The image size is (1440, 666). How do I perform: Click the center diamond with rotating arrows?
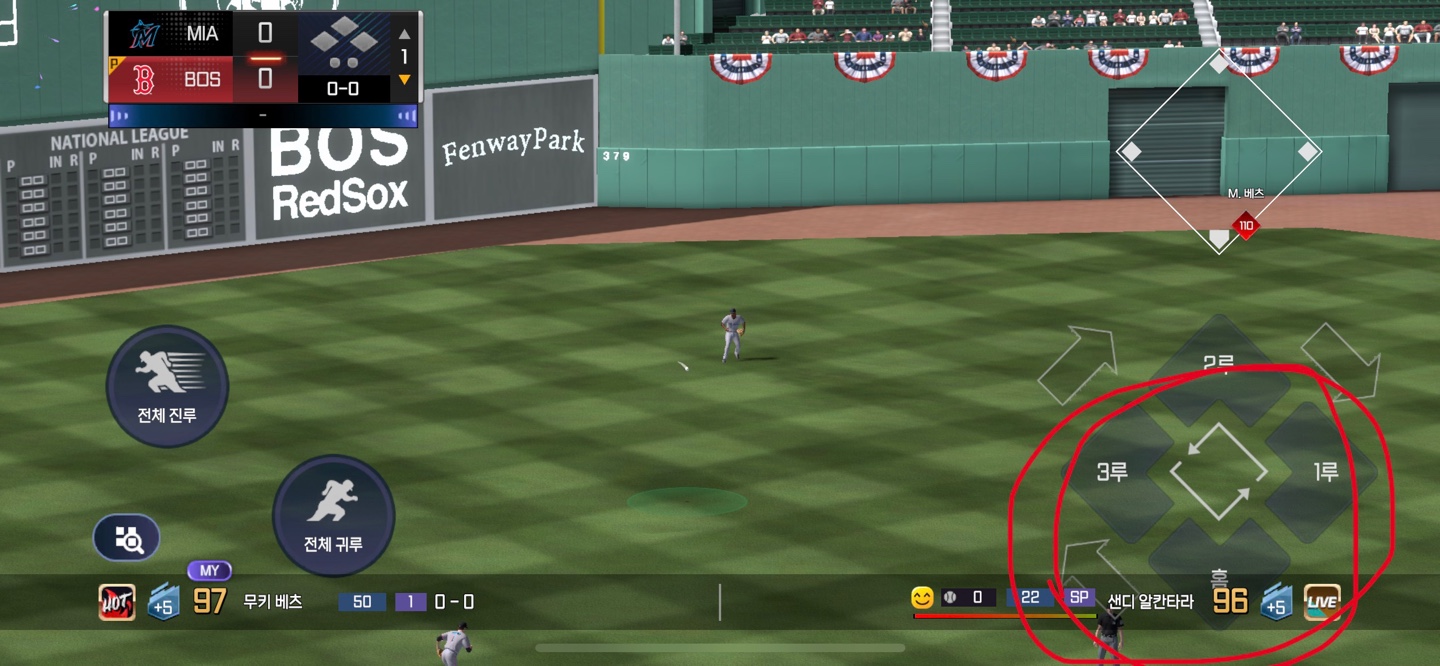pos(1218,472)
